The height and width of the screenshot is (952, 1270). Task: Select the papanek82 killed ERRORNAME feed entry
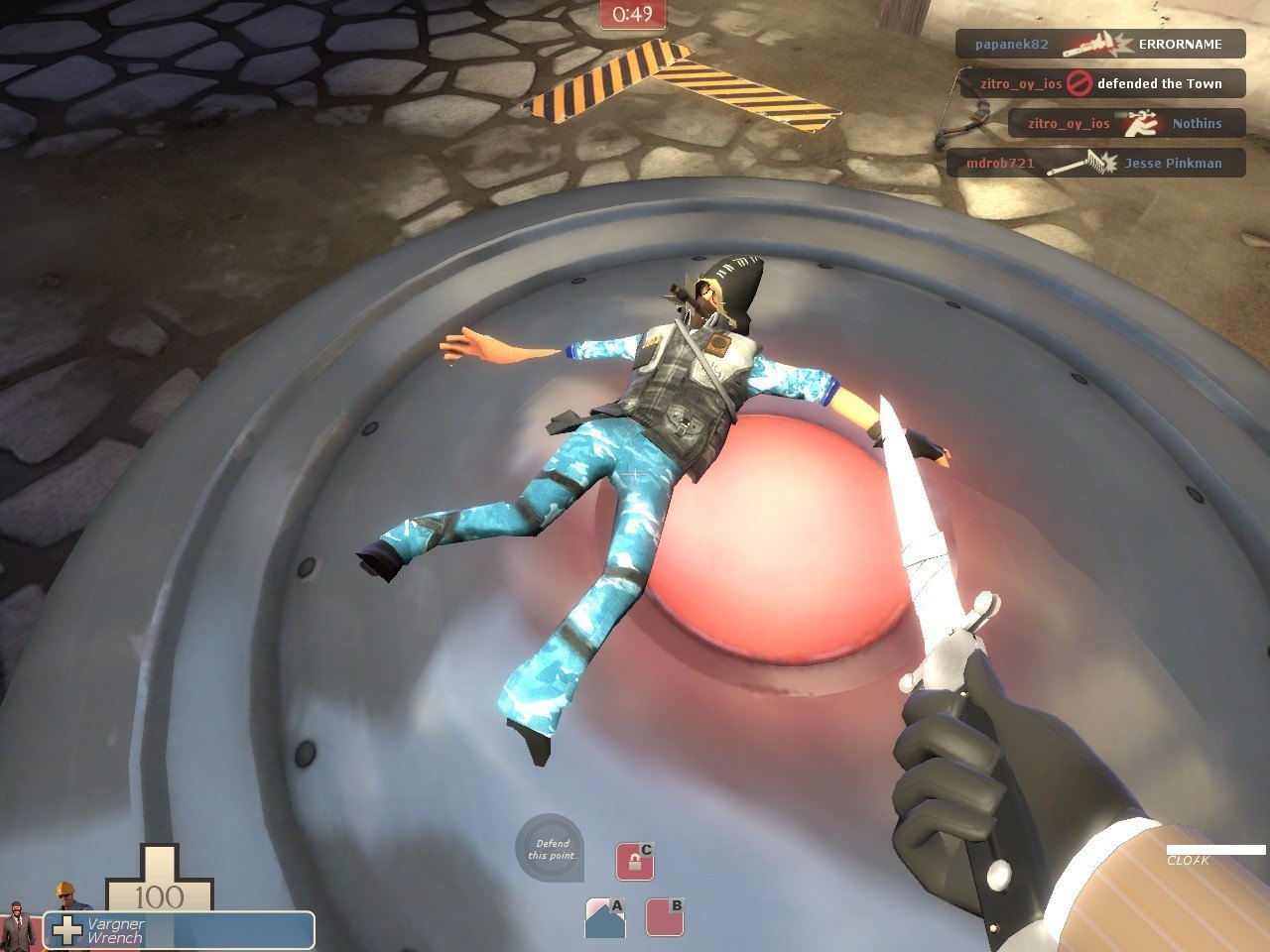tap(1099, 45)
